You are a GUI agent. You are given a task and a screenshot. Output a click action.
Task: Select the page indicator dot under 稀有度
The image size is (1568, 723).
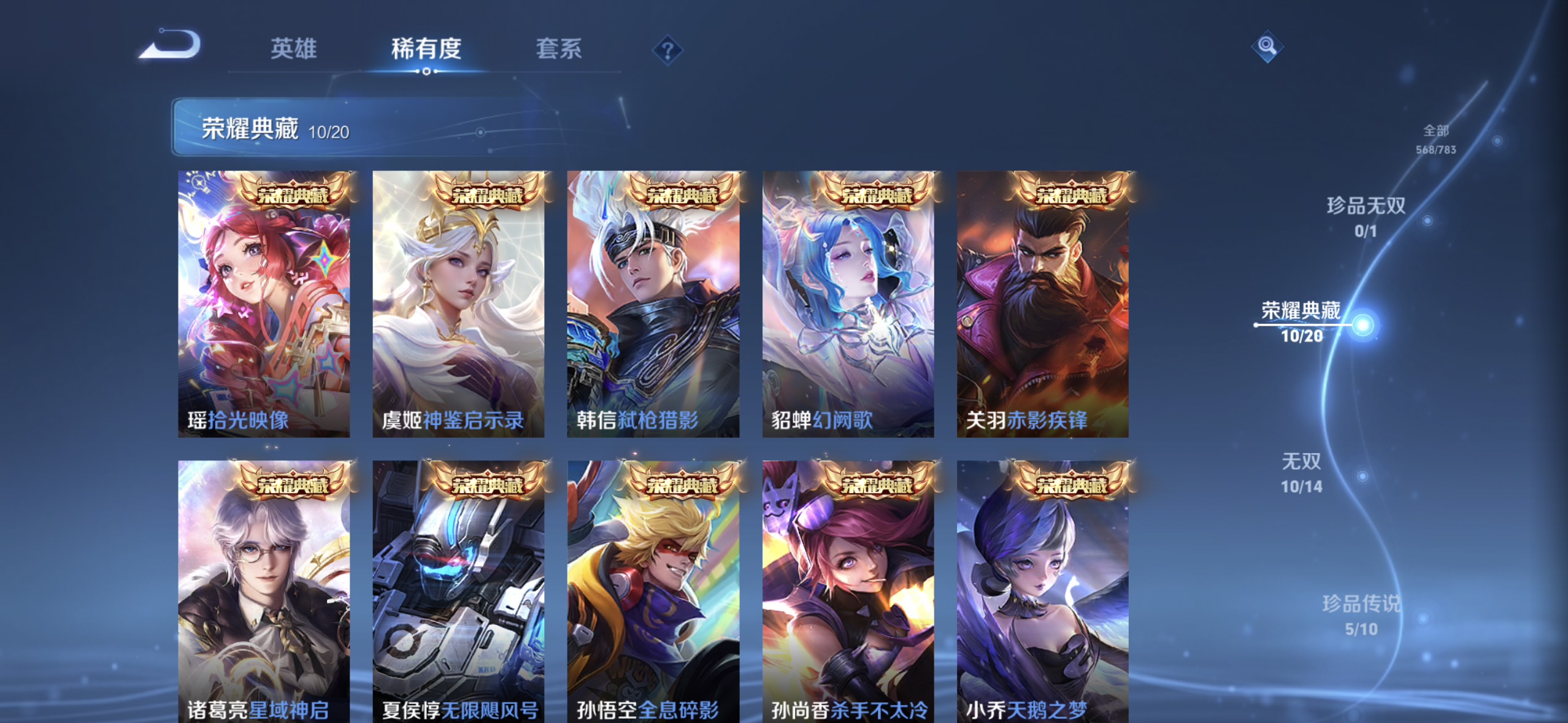click(427, 72)
